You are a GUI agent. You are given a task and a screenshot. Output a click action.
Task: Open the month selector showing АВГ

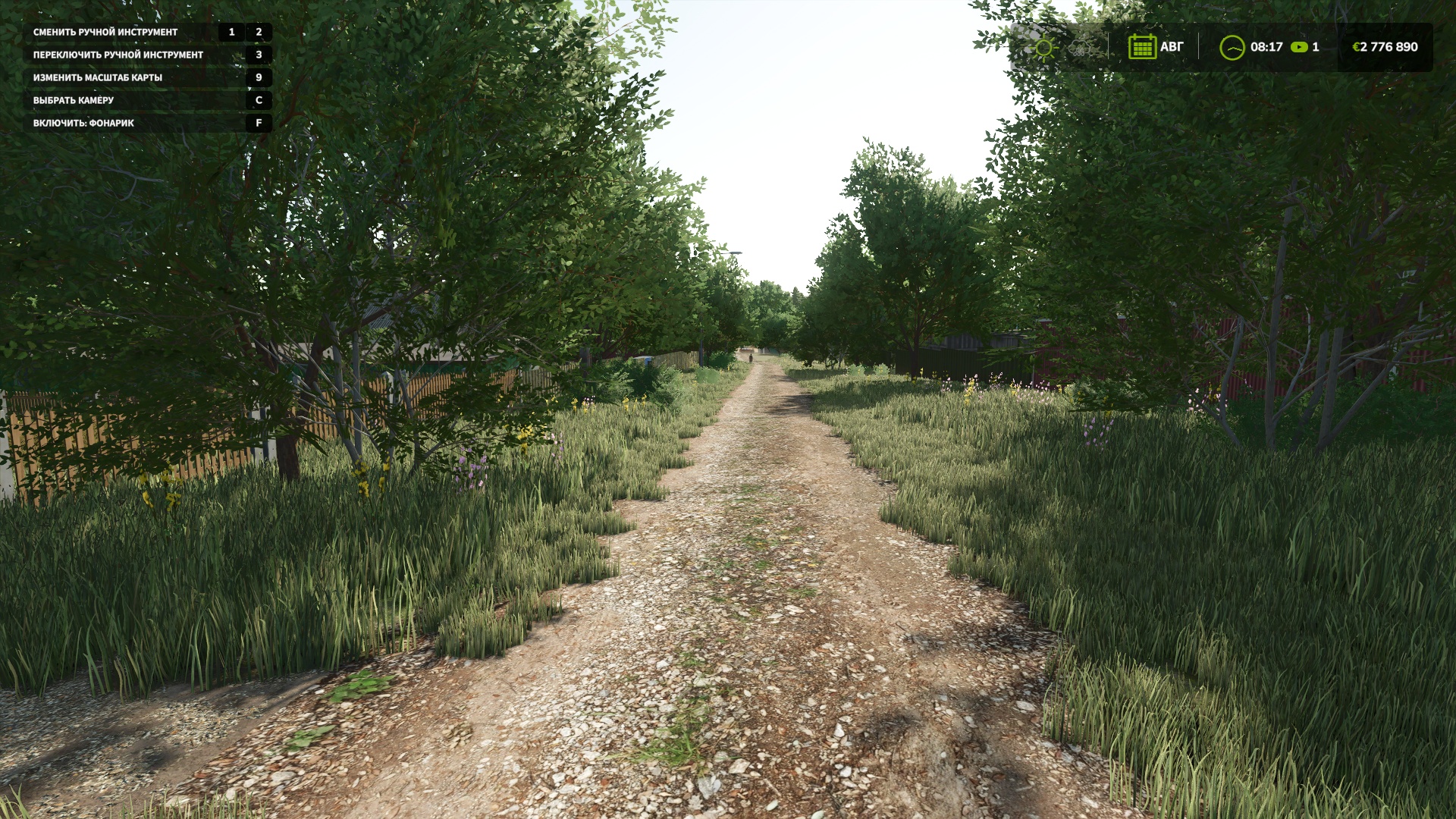(1172, 47)
